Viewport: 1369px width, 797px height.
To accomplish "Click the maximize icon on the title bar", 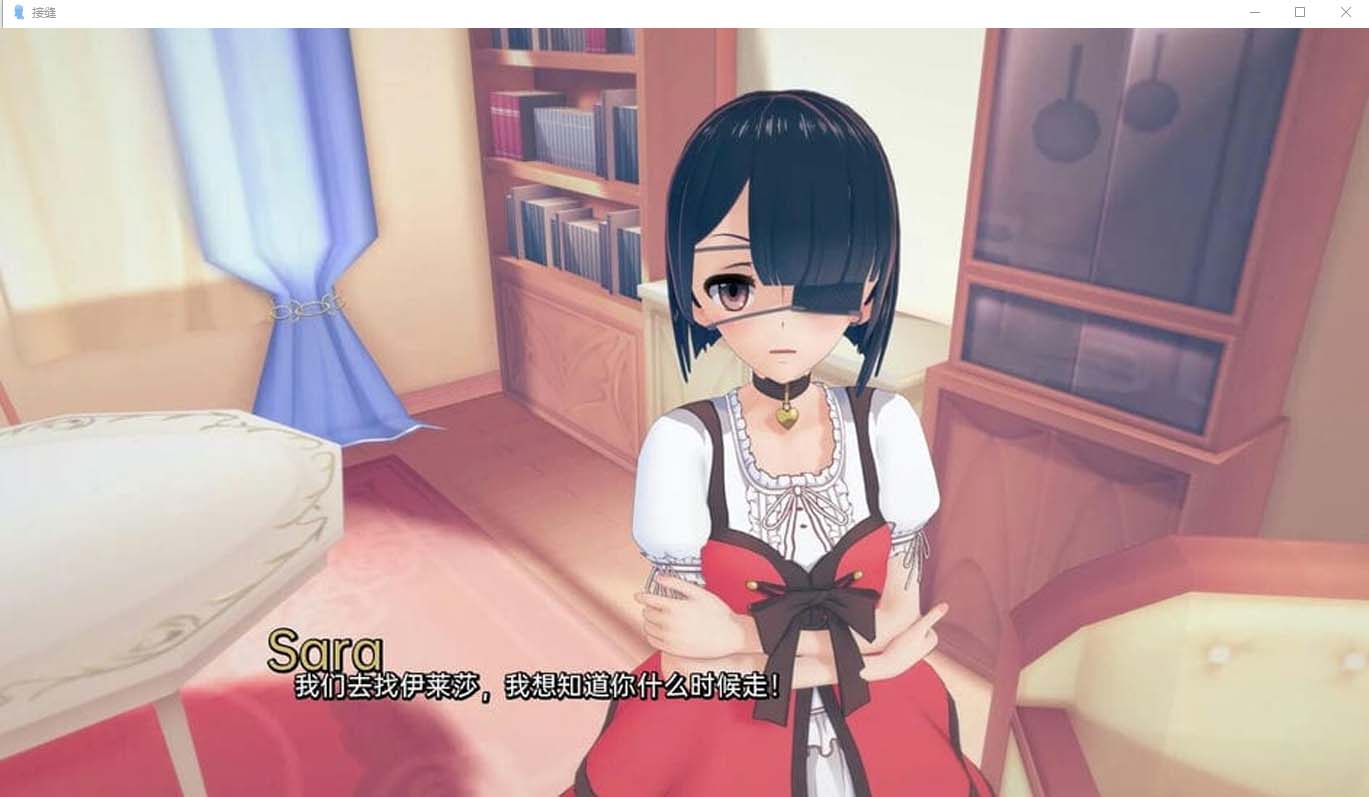I will click(x=1299, y=12).
